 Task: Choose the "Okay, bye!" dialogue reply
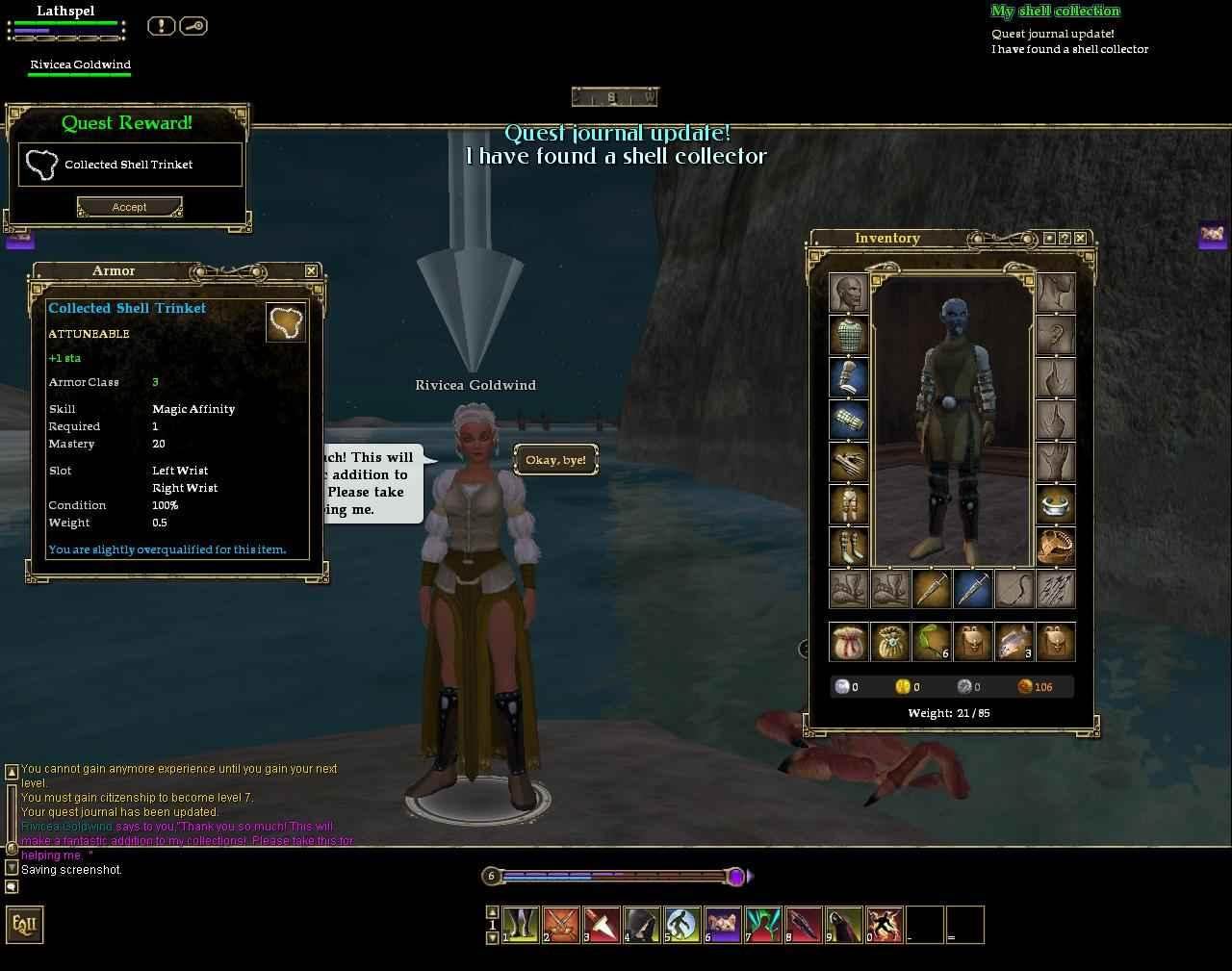pyautogui.click(x=555, y=460)
